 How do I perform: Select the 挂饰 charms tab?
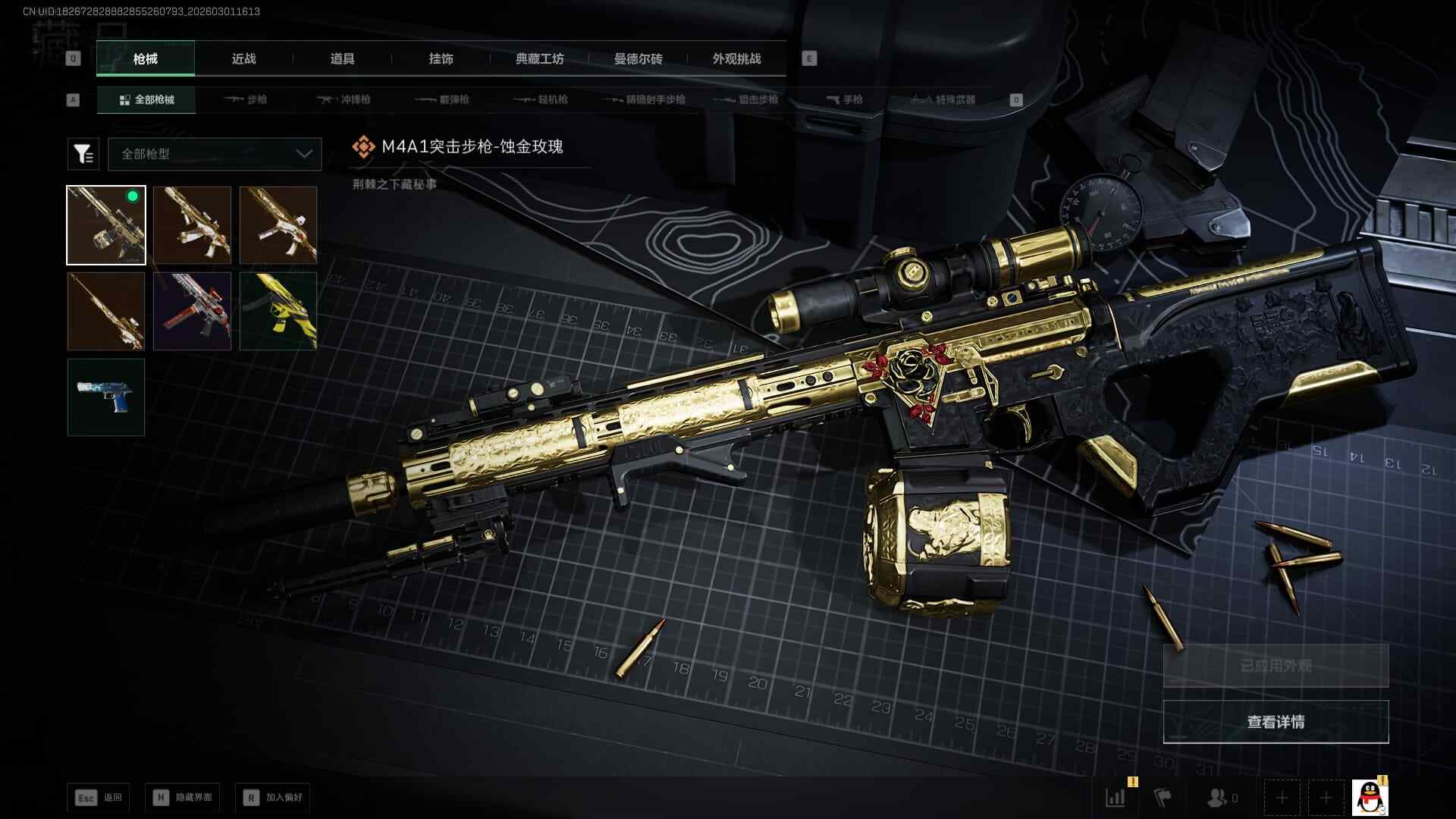tap(441, 59)
